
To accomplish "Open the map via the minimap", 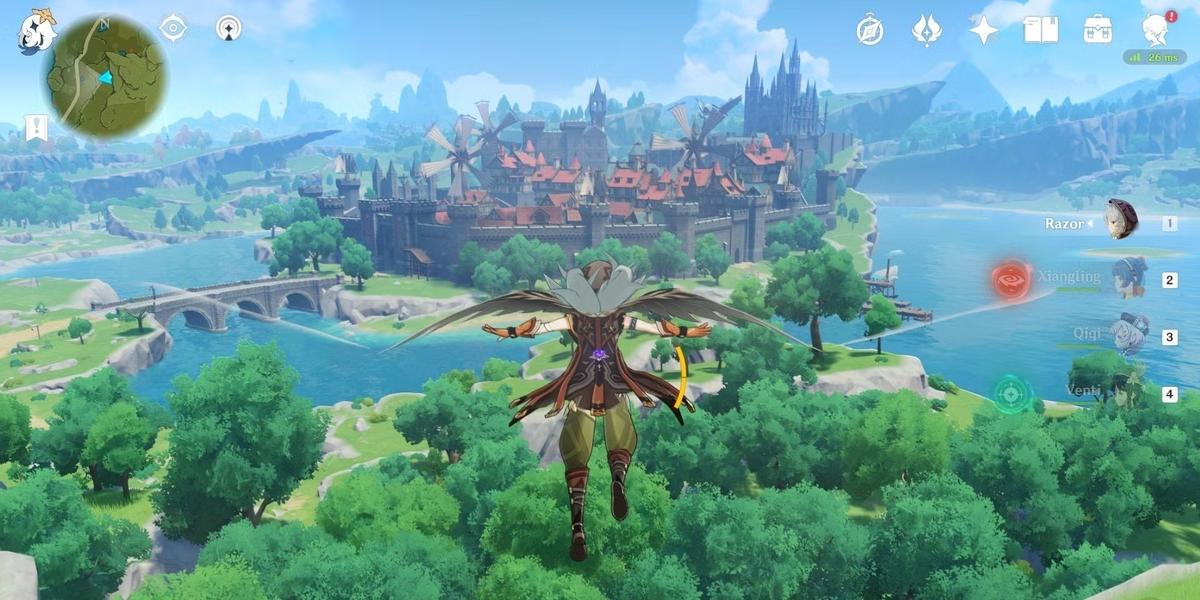I will tap(104, 77).
